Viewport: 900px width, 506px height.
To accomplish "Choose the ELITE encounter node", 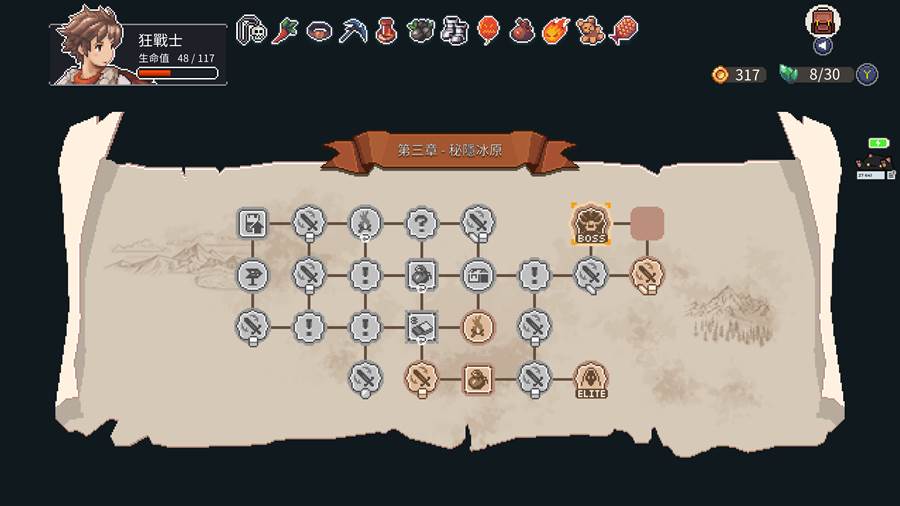I will tap(591, 379).
